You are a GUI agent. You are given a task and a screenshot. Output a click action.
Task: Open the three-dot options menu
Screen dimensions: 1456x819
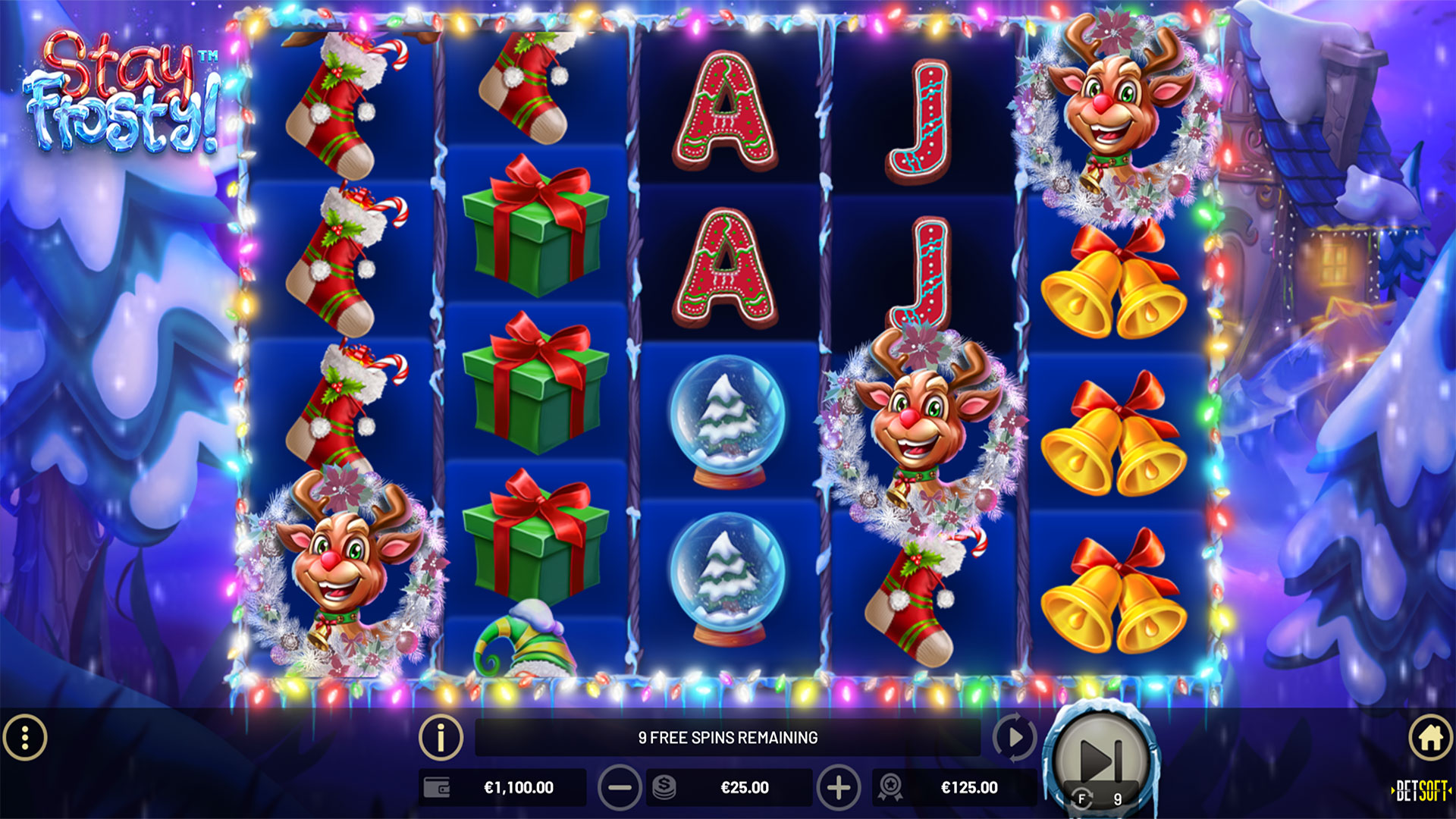point(25,737)
